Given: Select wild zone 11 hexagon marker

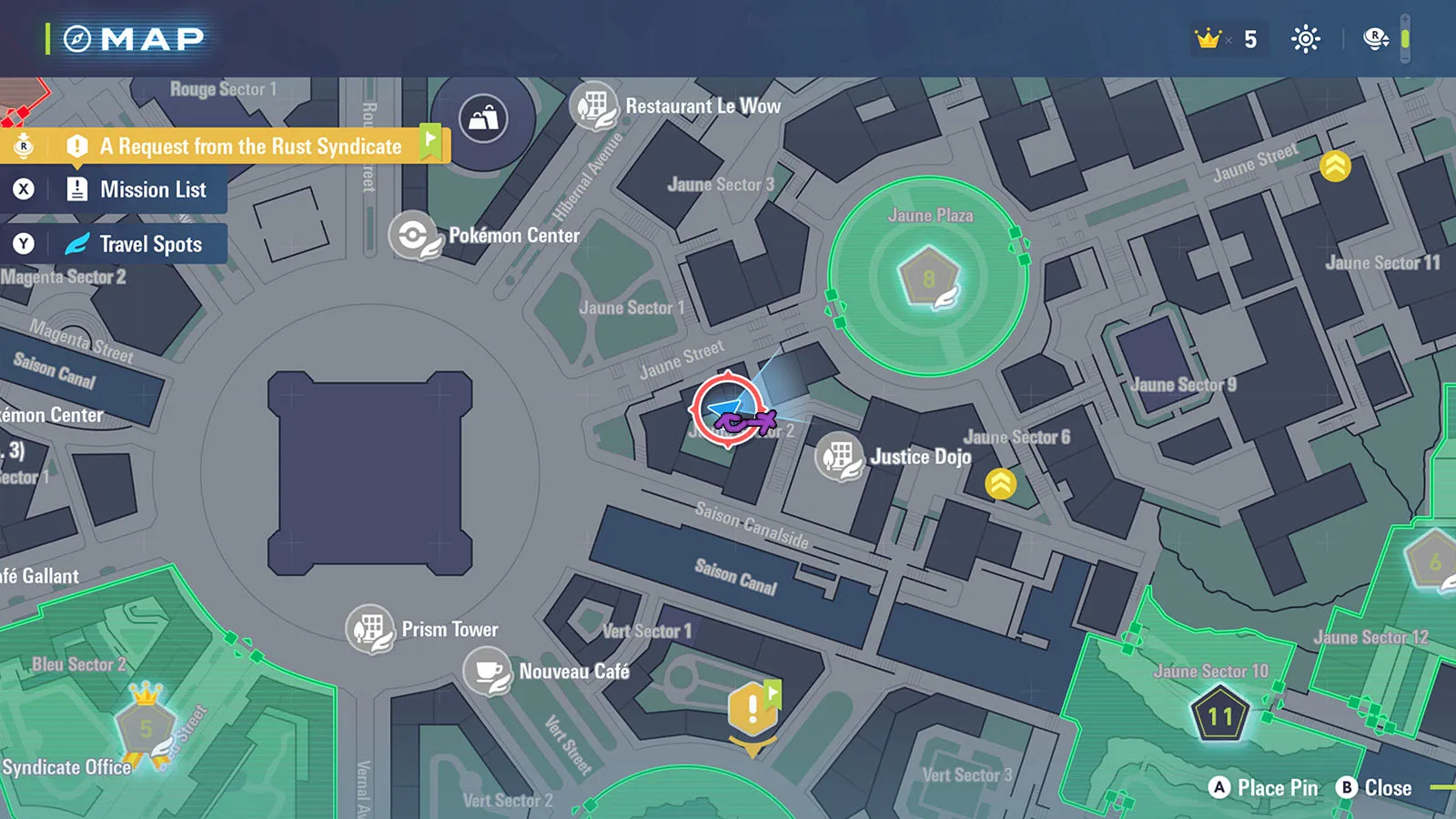Looking at the screenshot, I should [x=1219, y=715].
